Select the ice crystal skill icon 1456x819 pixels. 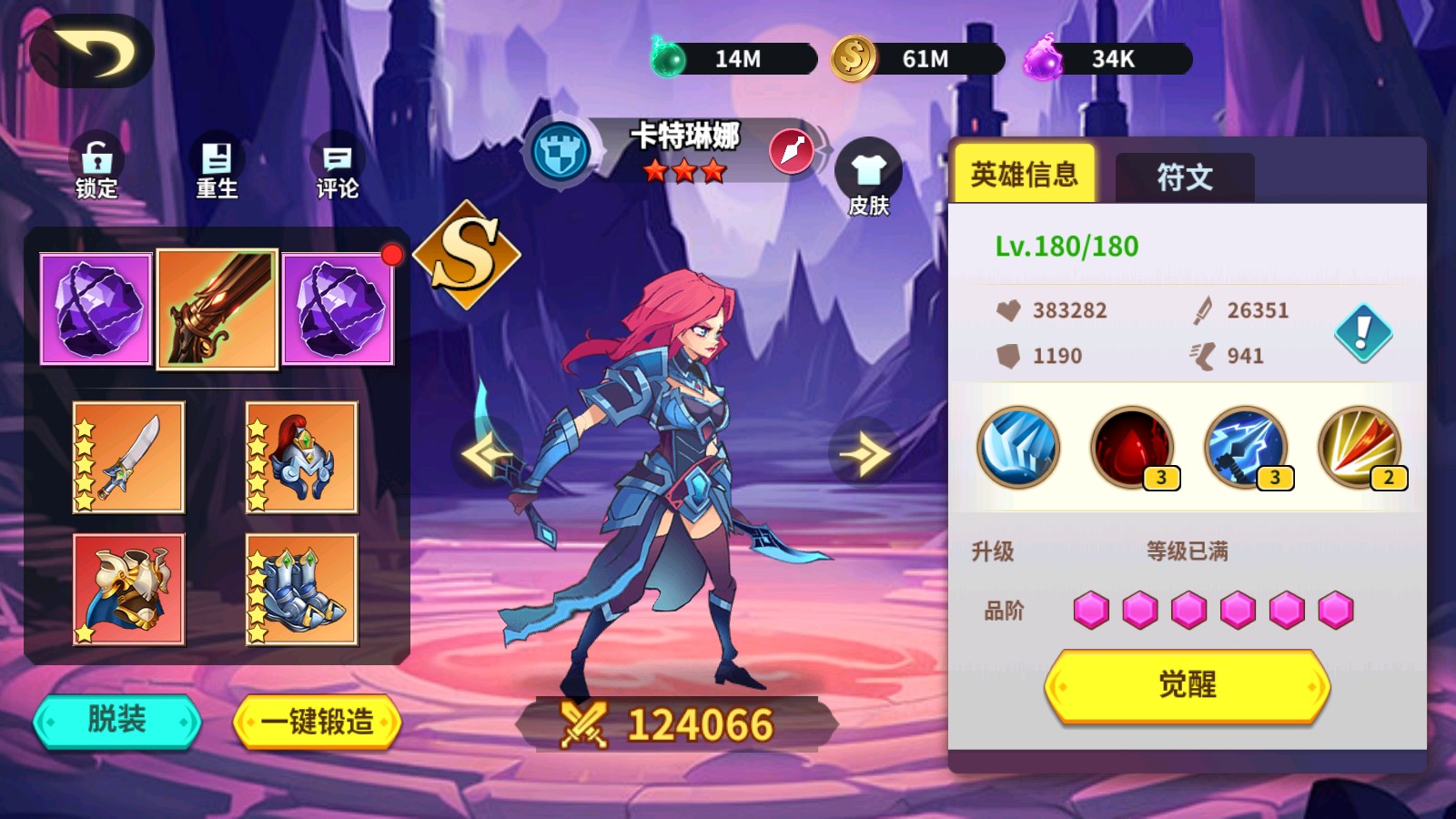pyautogui.click(x=1018, y=448)
